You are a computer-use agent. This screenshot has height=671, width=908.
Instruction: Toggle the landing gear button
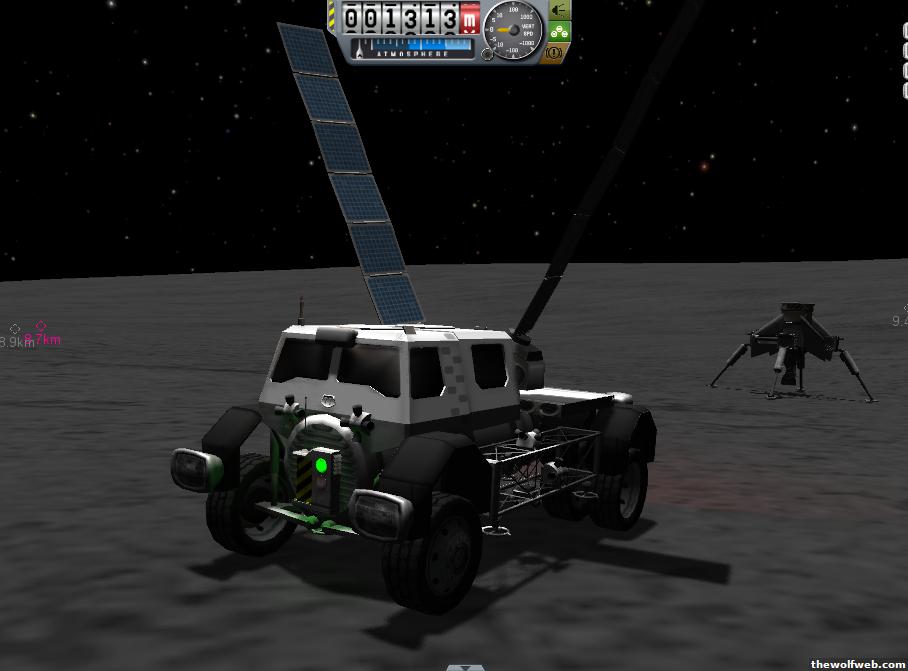(559, 30)
